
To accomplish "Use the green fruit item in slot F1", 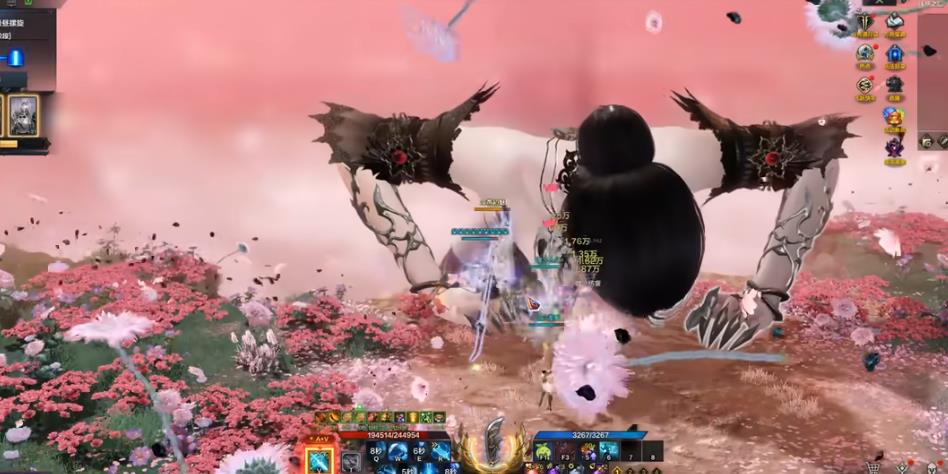I will (543, 453).
